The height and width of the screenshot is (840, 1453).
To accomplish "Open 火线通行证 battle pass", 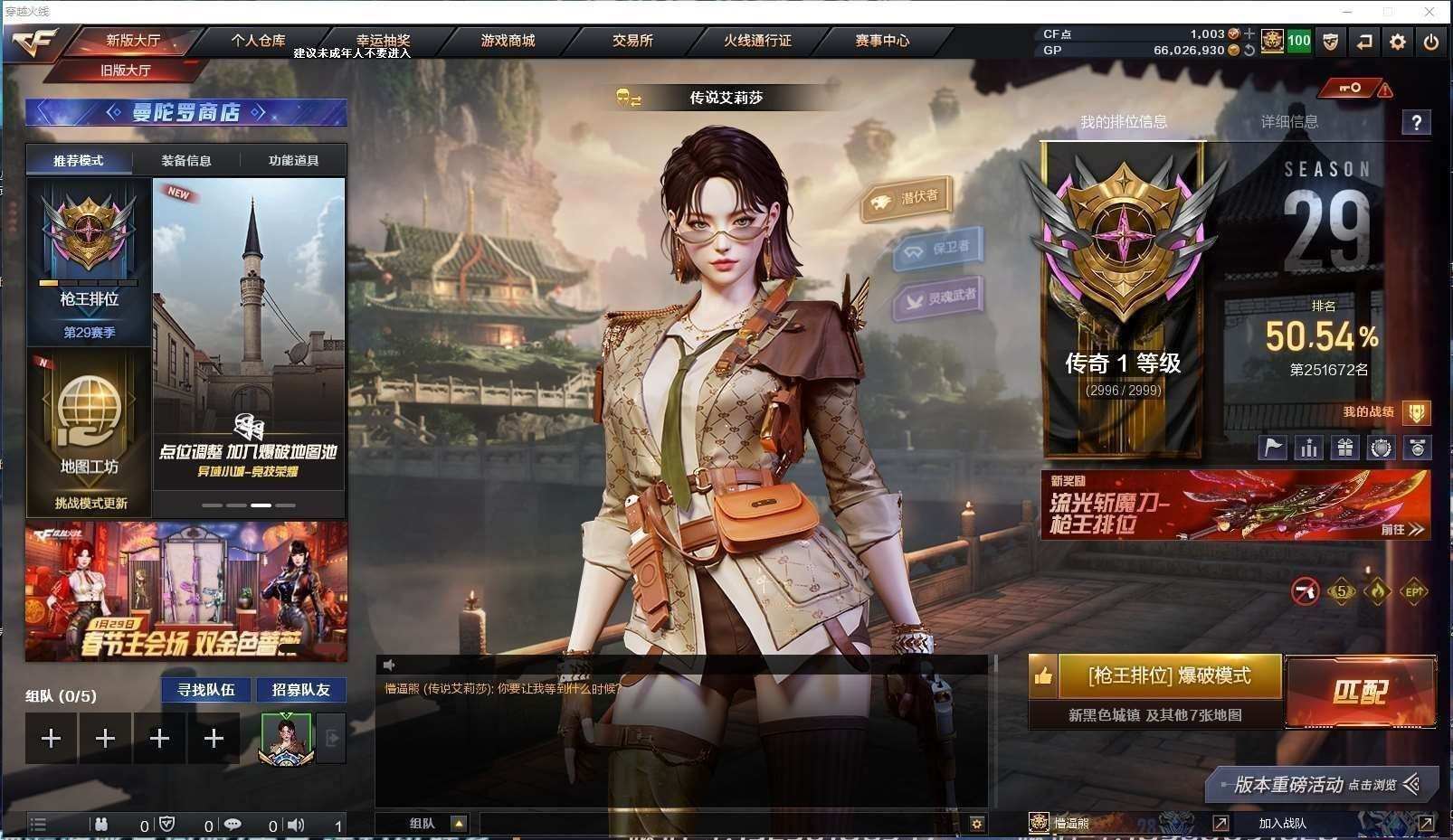I will 757,41.
